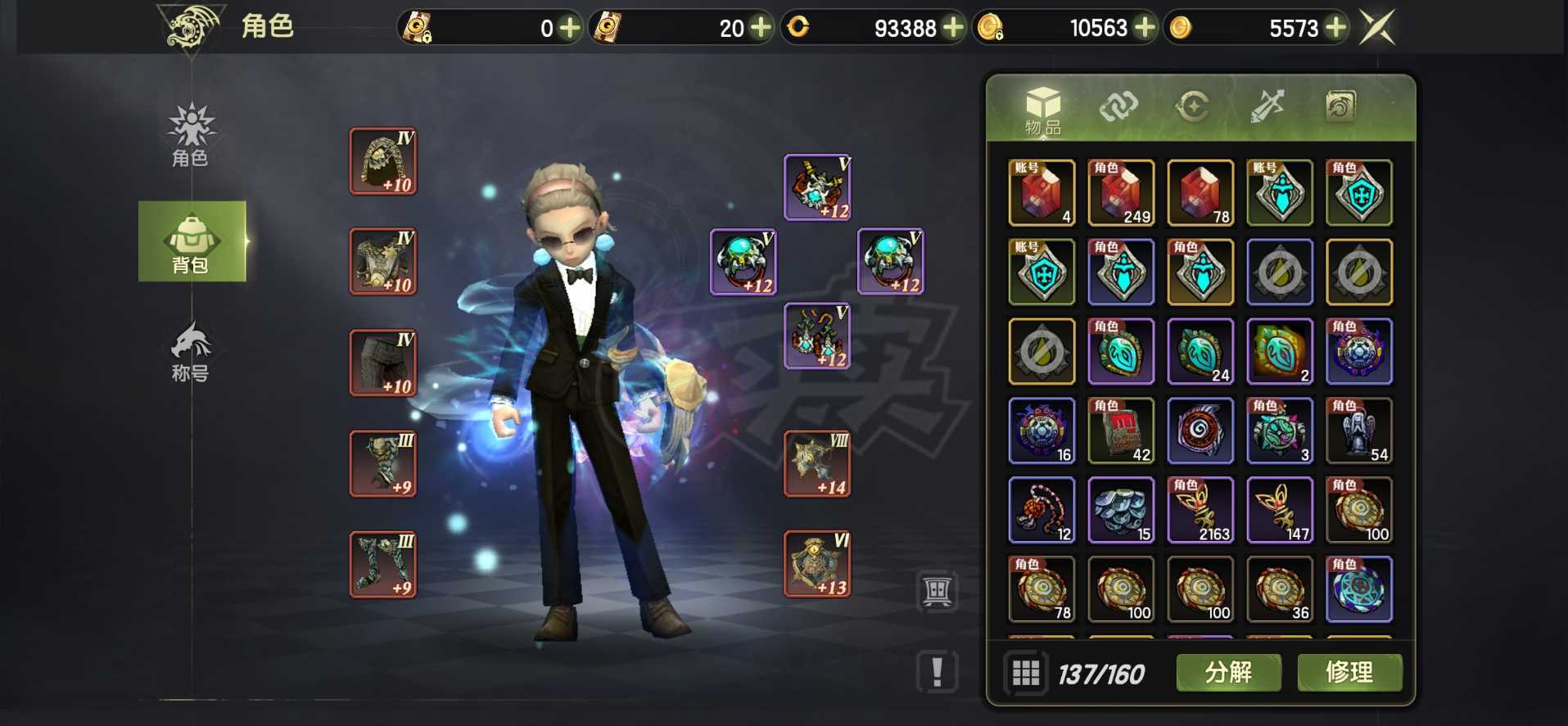Click the exclamation mark info button
Image resolution: width=1568 pixels, height=726 pixels.
[x=938, y=672]
